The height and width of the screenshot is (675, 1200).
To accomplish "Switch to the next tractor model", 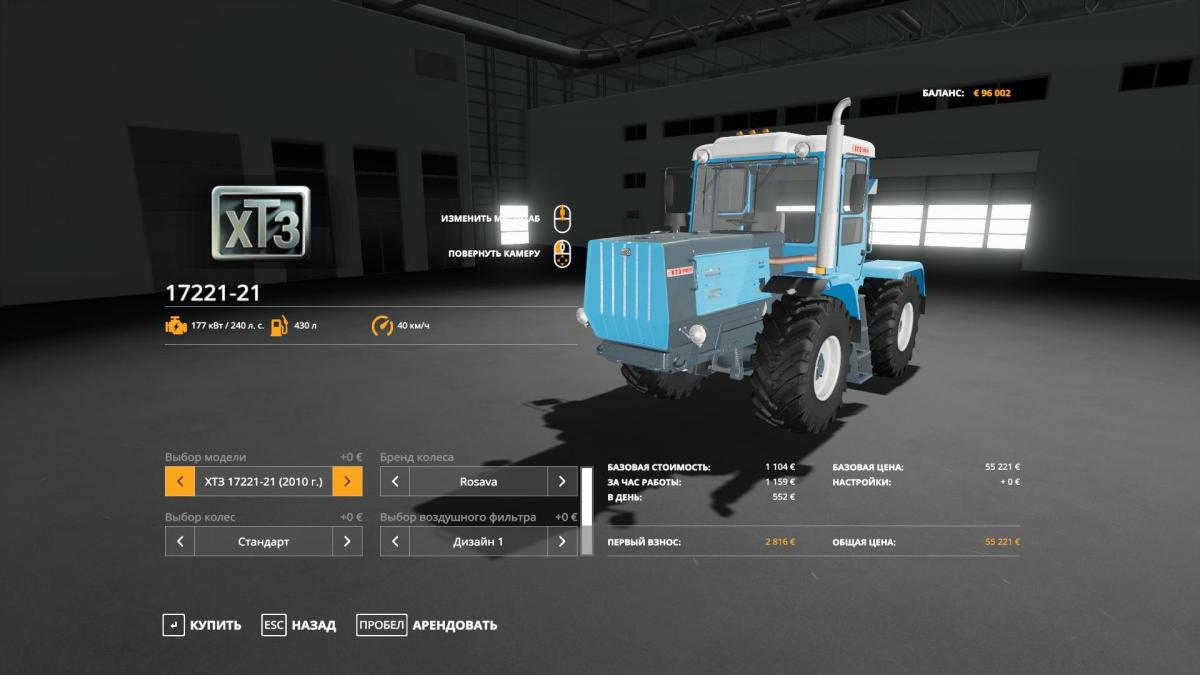I will click(347, 481).
